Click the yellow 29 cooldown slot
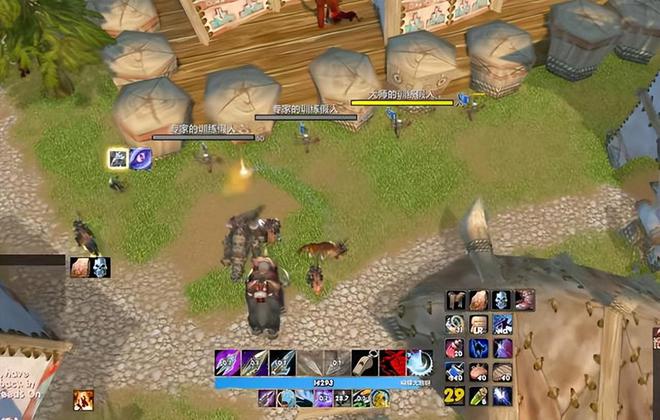Viewport: 660px width, 420px height. click(455, 396)
